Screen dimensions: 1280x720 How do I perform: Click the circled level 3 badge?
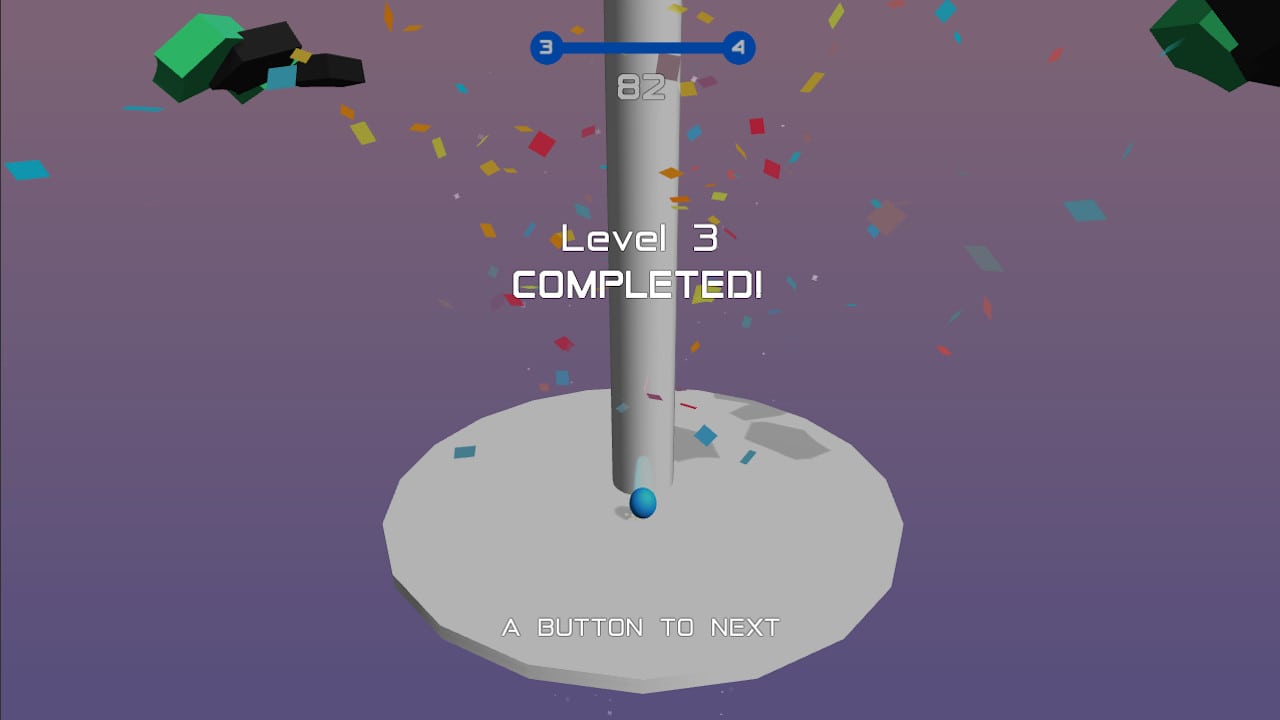(545, 47)
